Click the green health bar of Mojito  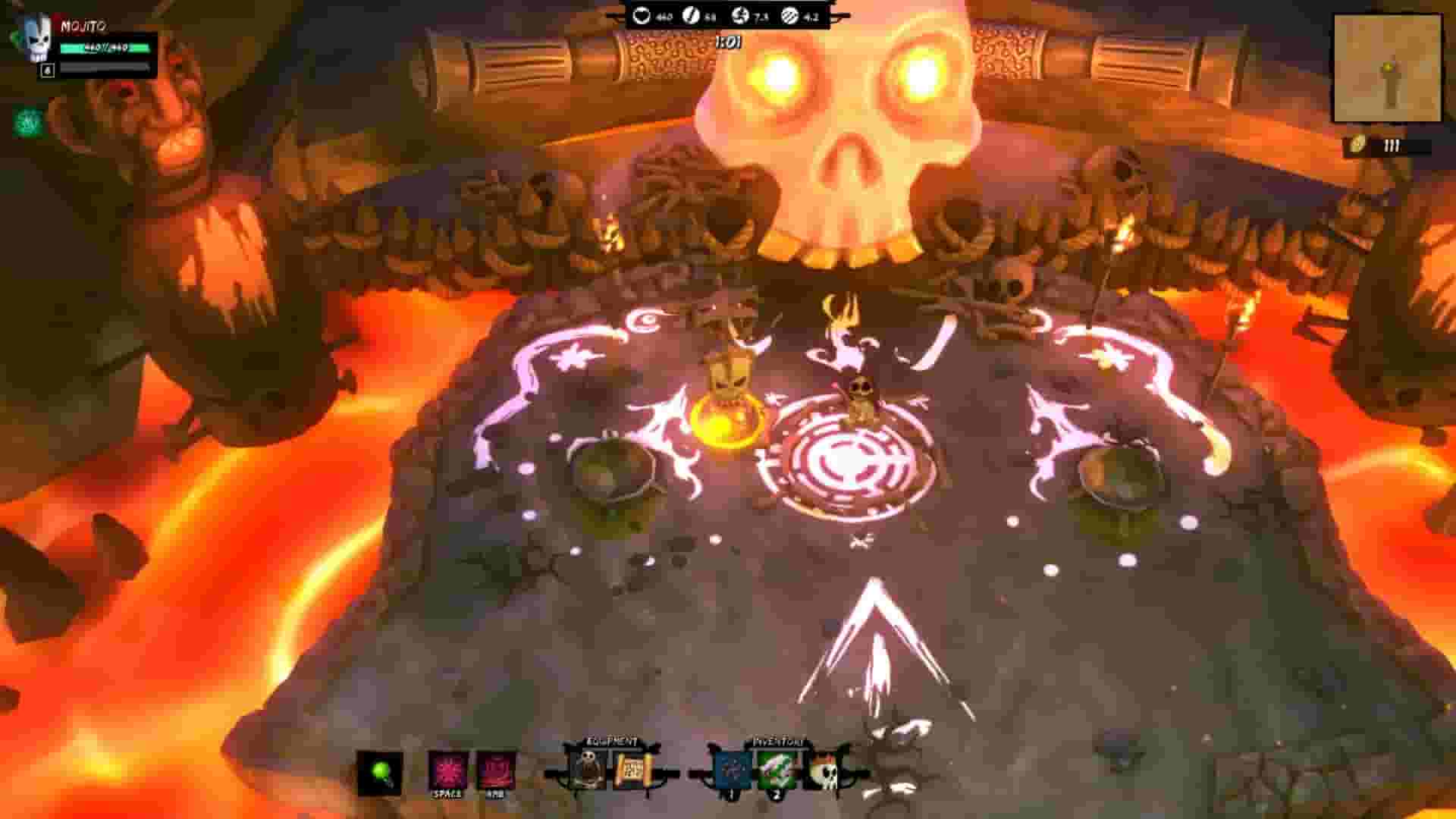click(106, 48)
